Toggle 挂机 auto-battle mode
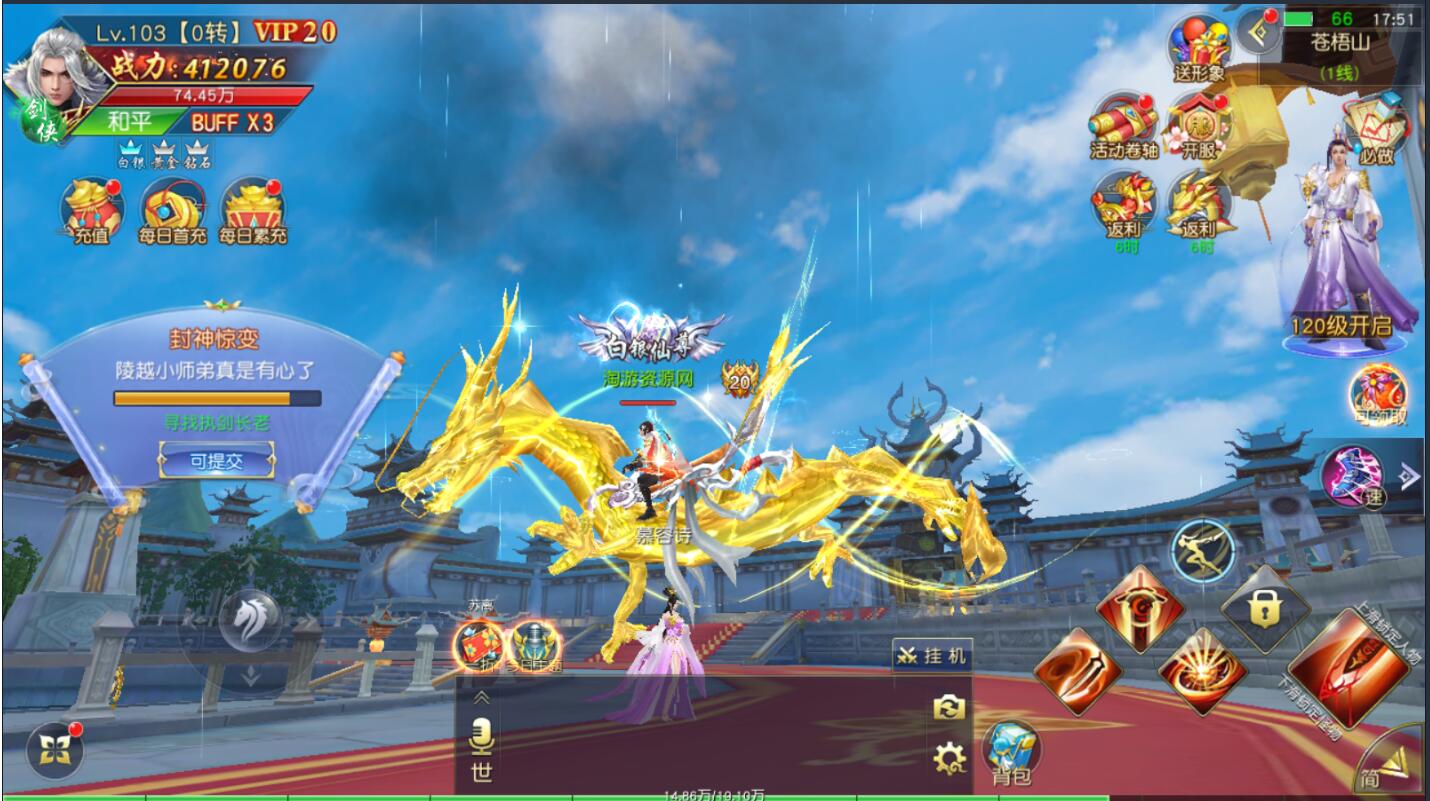The height and width of the screenshot is (801, 1430). point(932,656)
